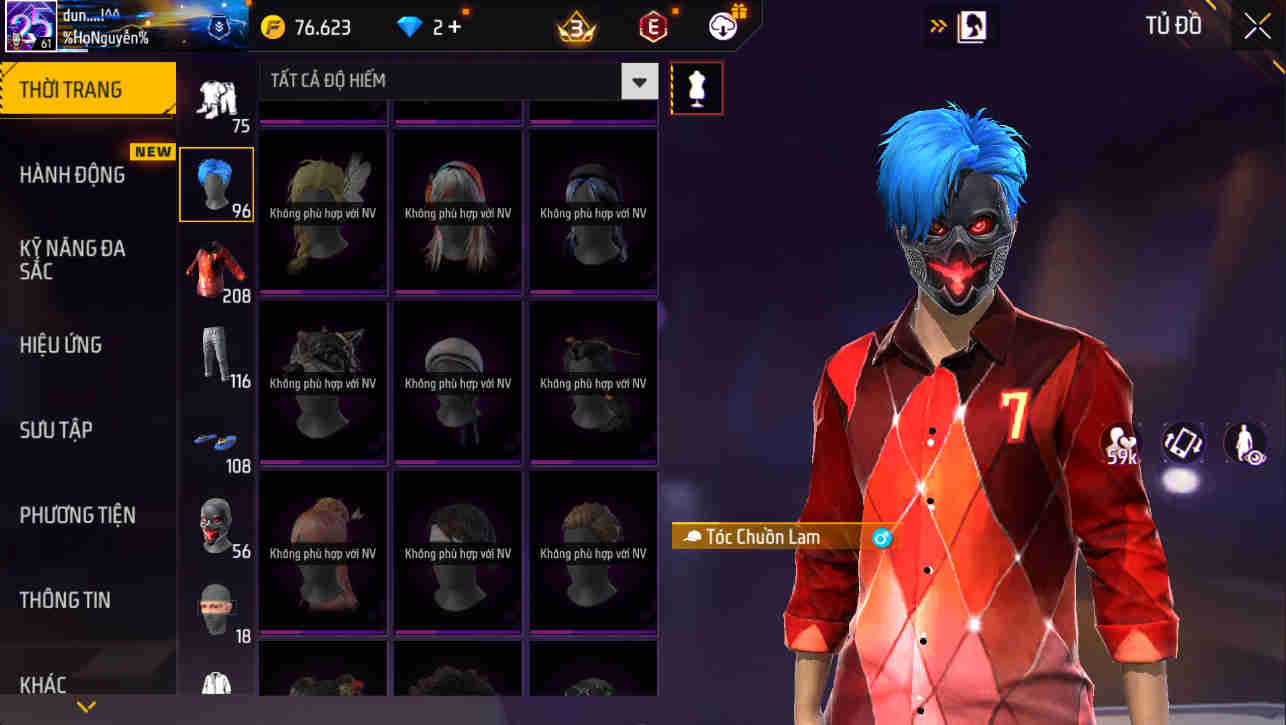
Task: Toggle the character visibility eye icon
Action: tap(1243, 443)
